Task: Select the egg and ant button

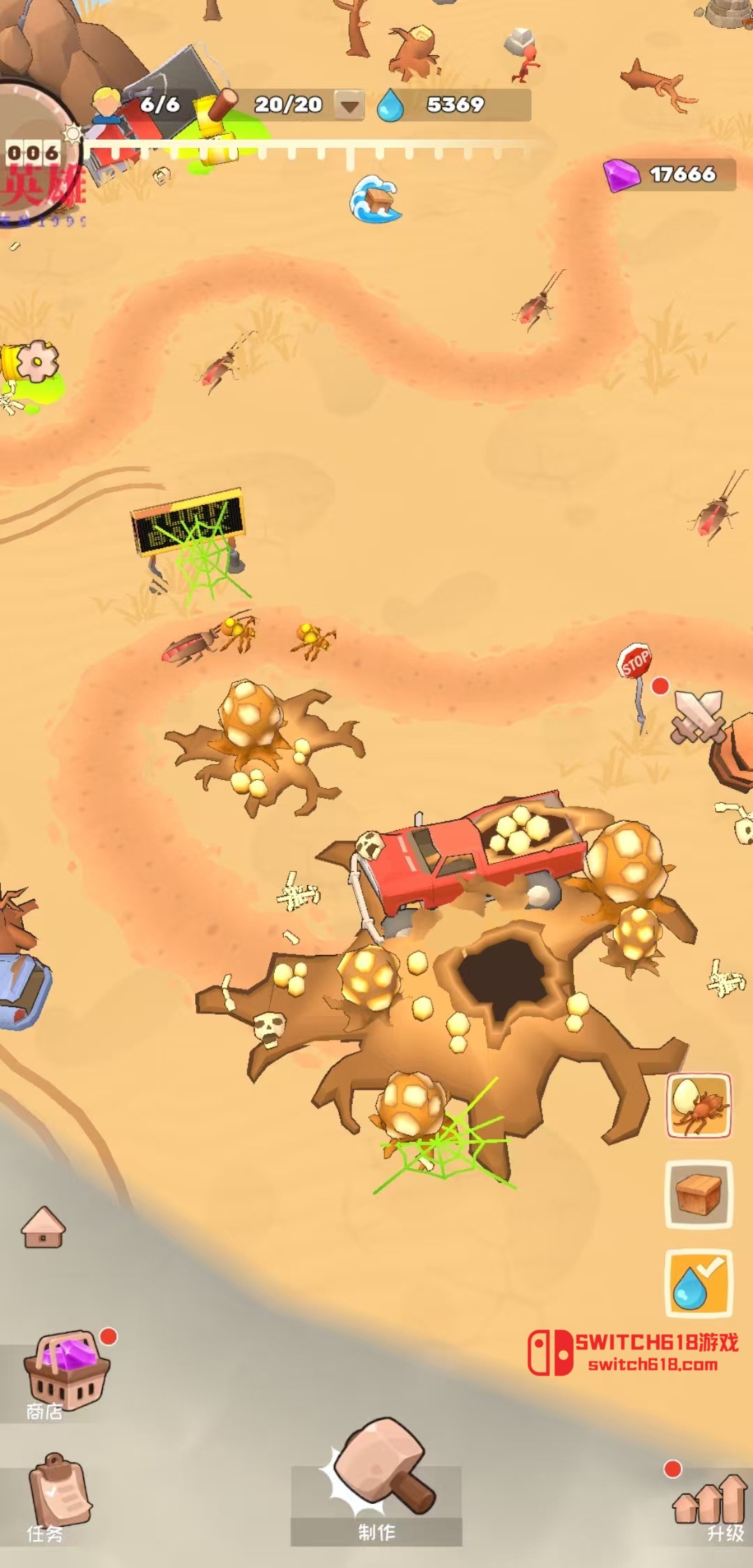Action: (699, 1106)
